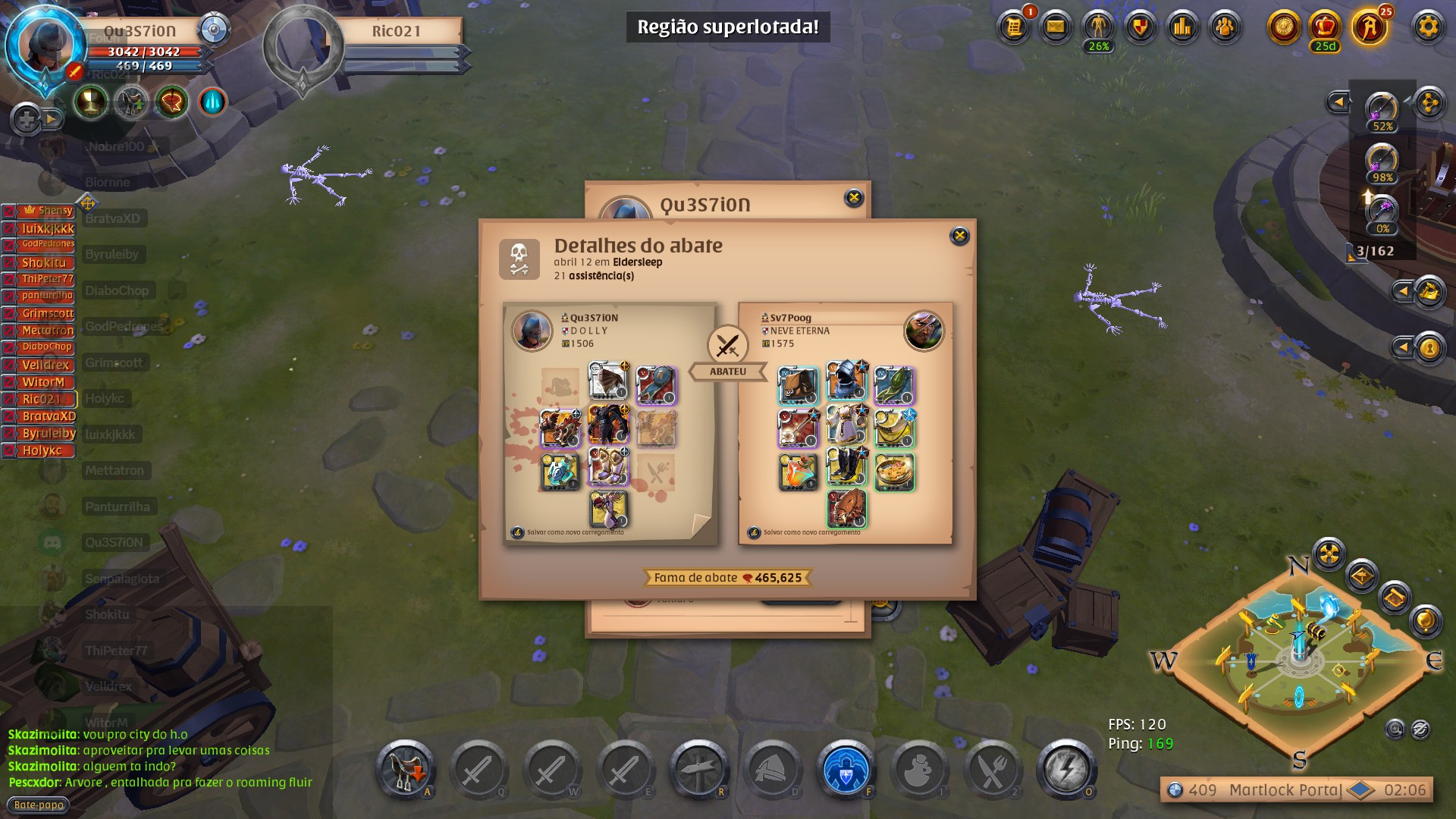
Task: Open the premium crown icon
Action: coord(1325,27)
